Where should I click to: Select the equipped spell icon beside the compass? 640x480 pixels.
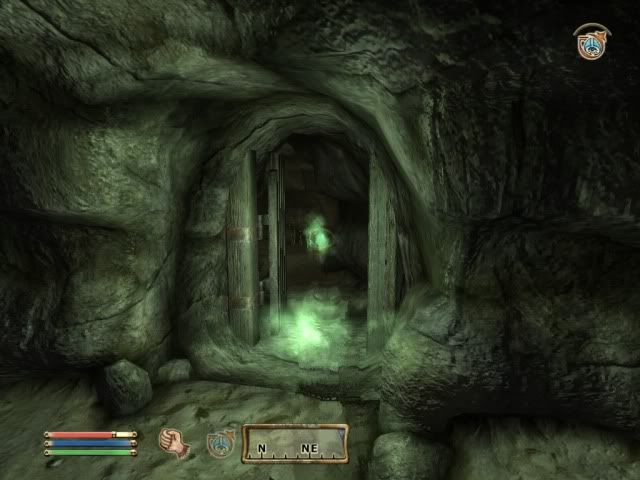[x=220, y=442]
